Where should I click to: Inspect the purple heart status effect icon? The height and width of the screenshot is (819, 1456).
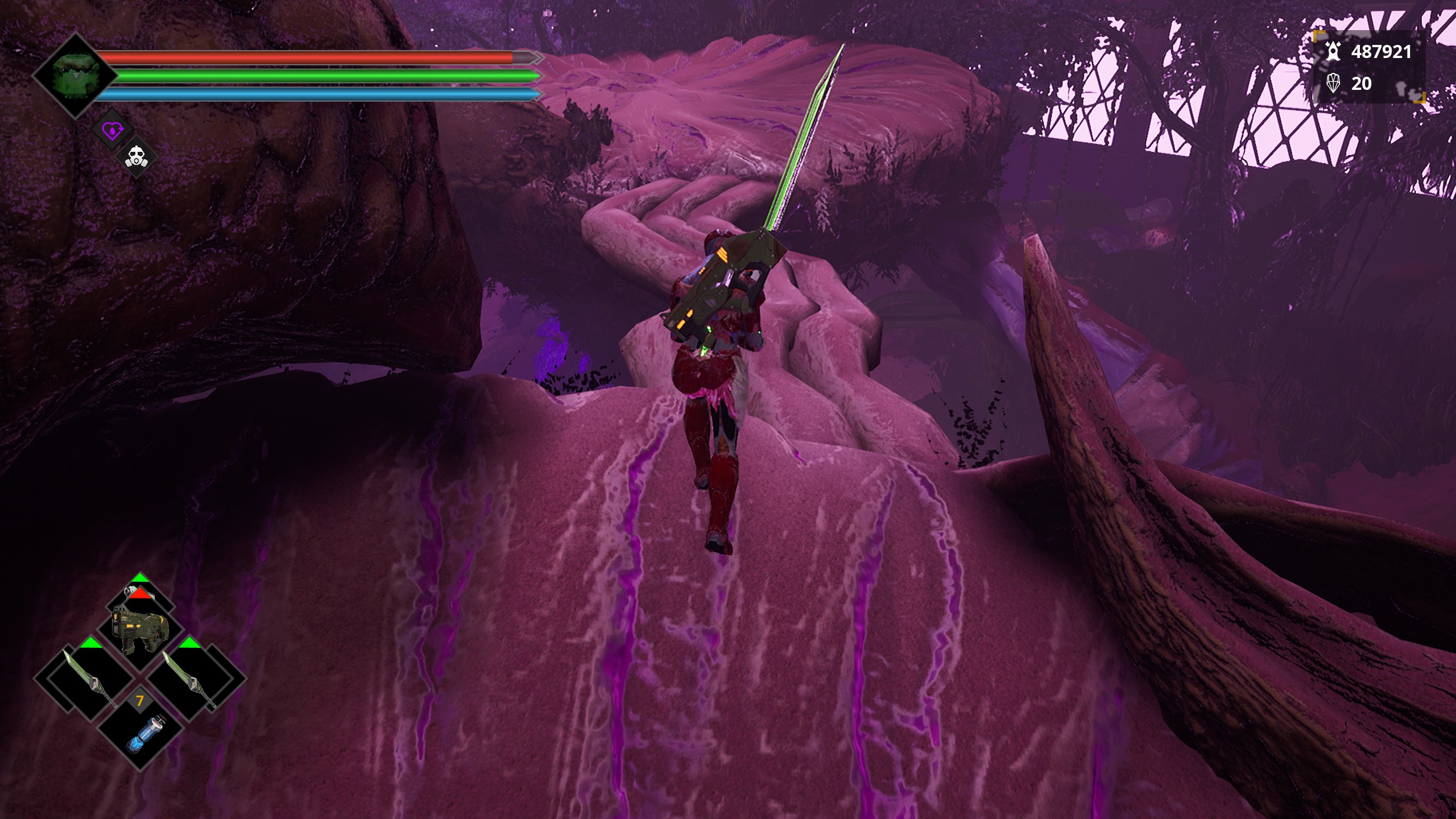tap(111, 130)
